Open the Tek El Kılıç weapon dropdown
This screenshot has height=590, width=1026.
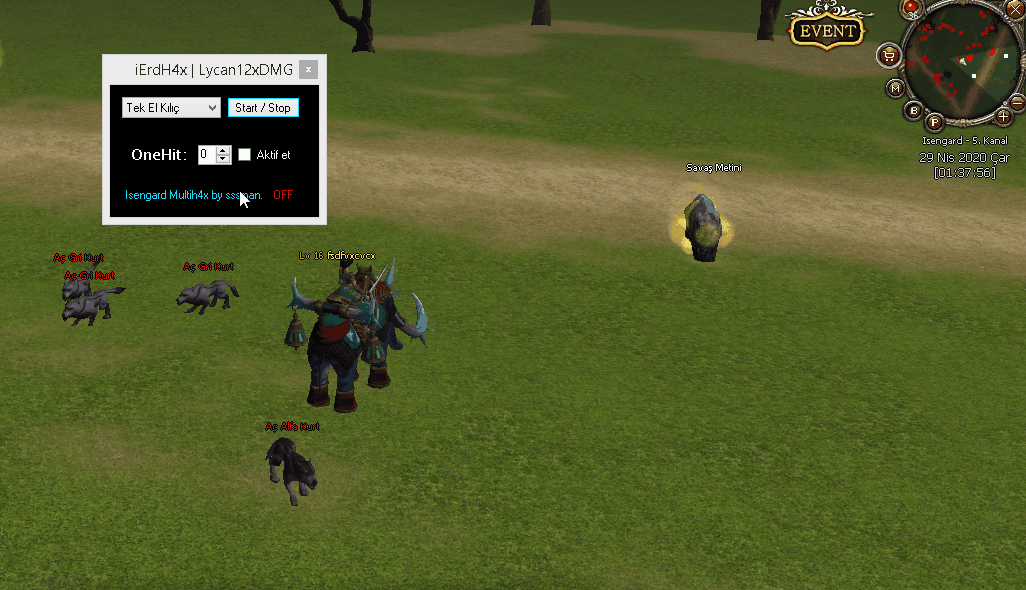coord(171,107)
